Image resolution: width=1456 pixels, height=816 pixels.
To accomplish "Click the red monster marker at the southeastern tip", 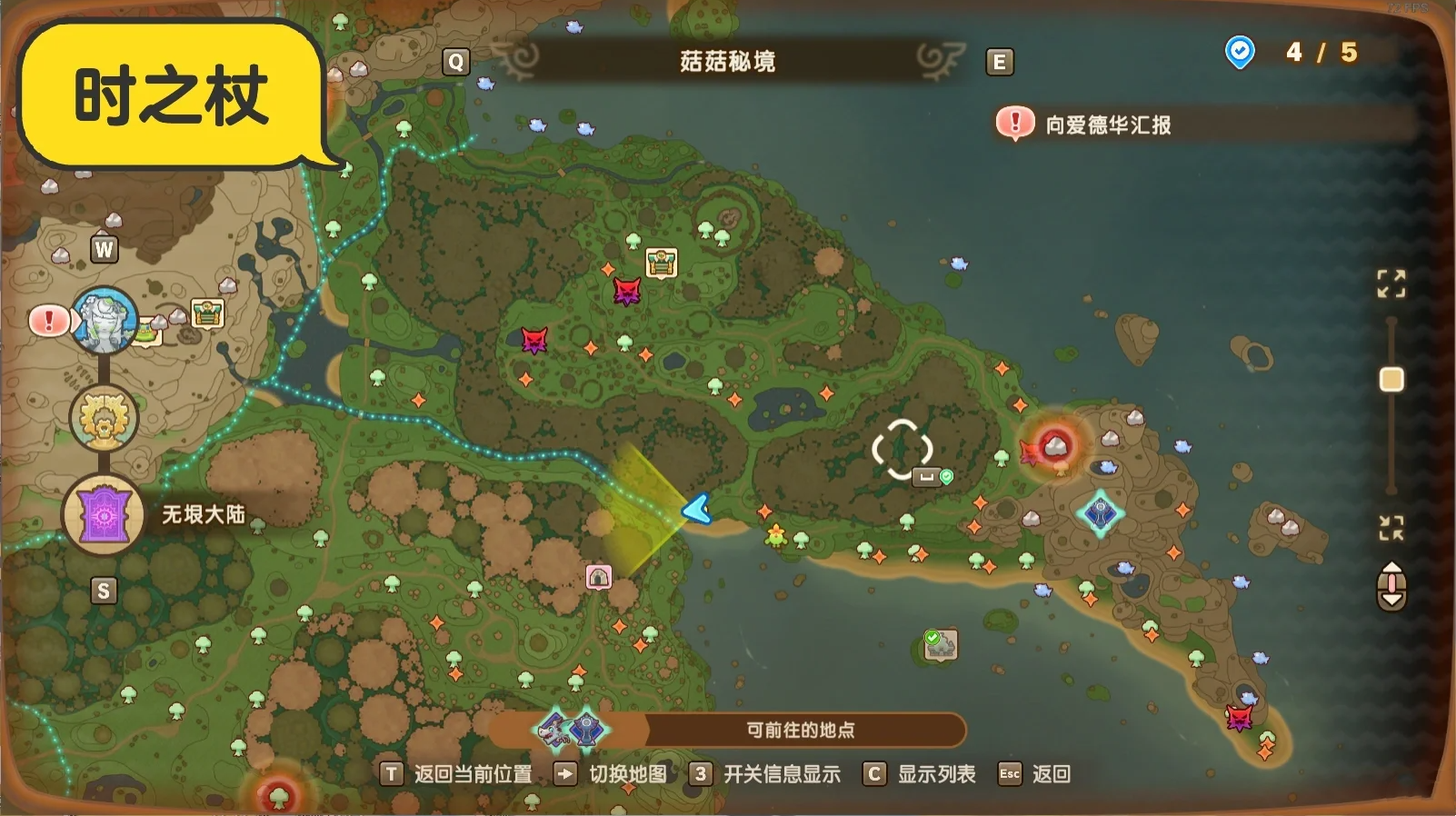I will [1238, 718].
